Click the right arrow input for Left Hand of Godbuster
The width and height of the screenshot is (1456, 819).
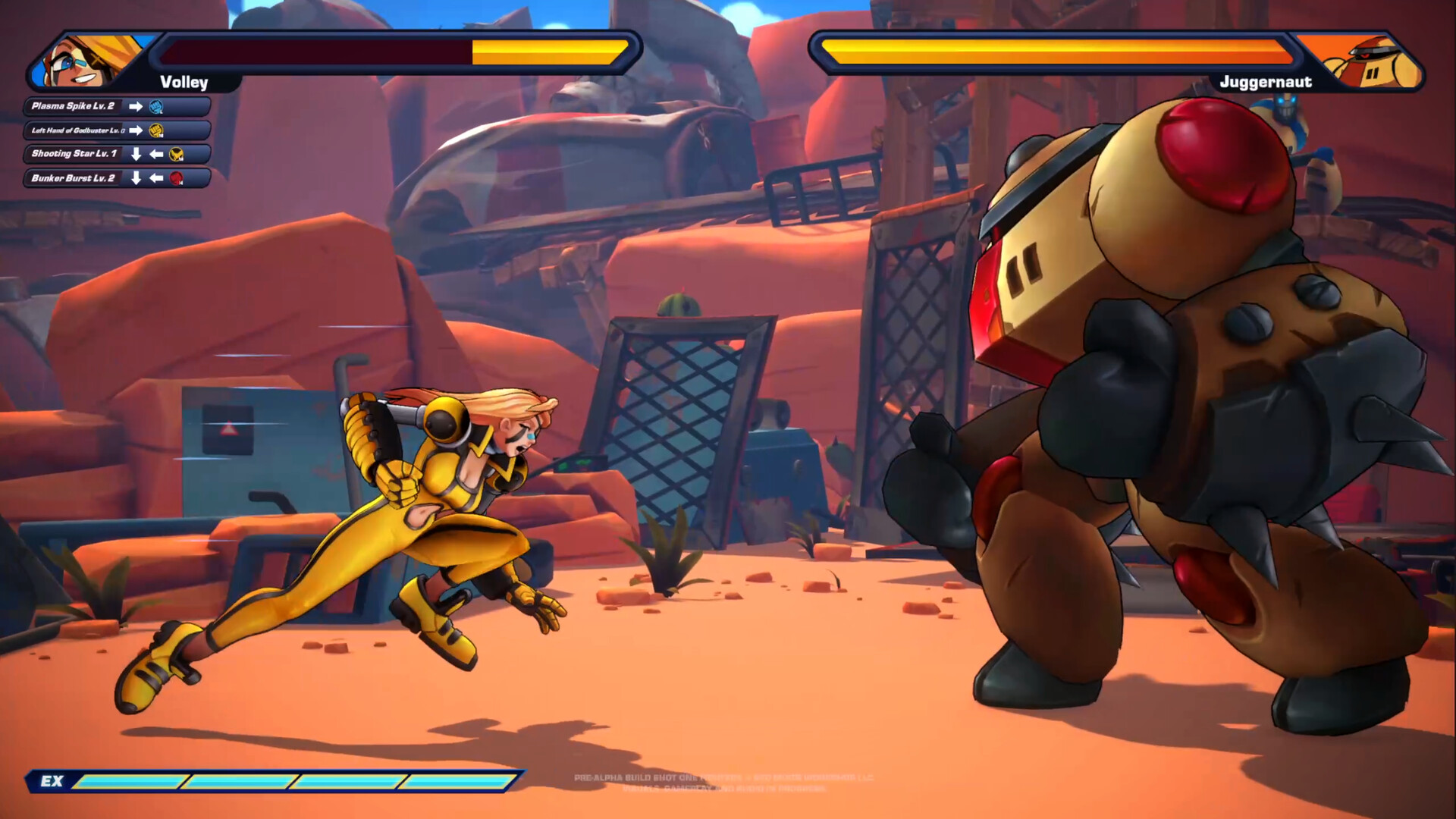pos(136,131)
